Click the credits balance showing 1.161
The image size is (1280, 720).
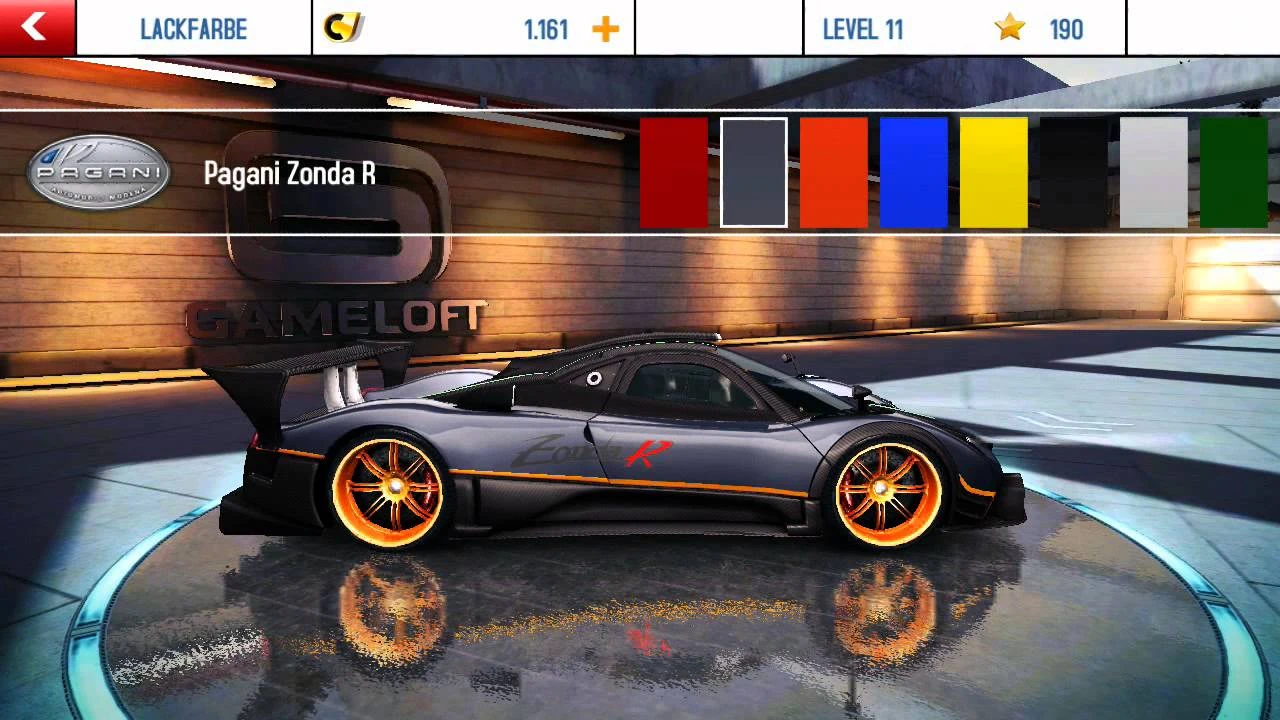click(546, 29)
